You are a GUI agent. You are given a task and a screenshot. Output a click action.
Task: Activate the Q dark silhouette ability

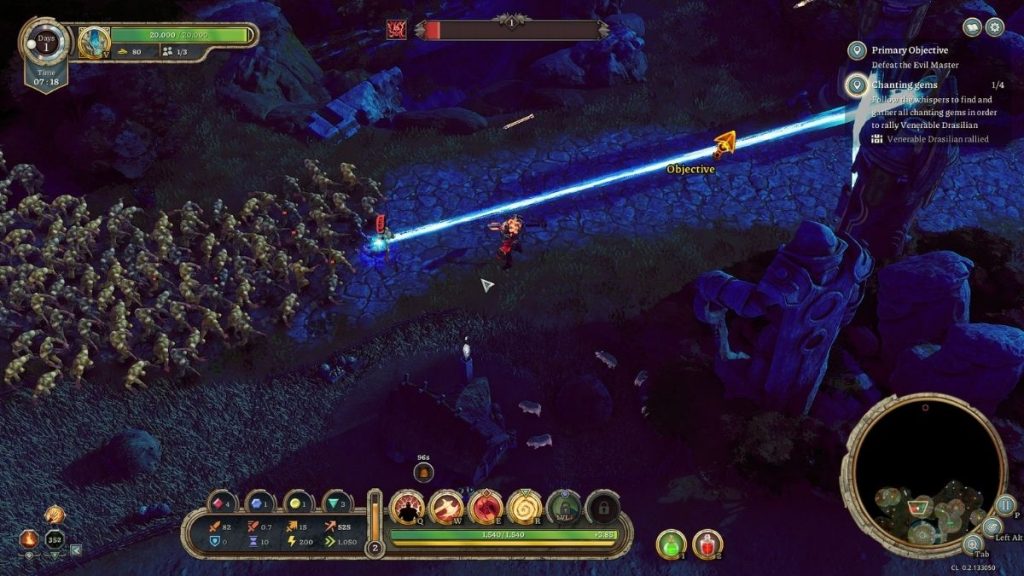[x=407, y=509]
